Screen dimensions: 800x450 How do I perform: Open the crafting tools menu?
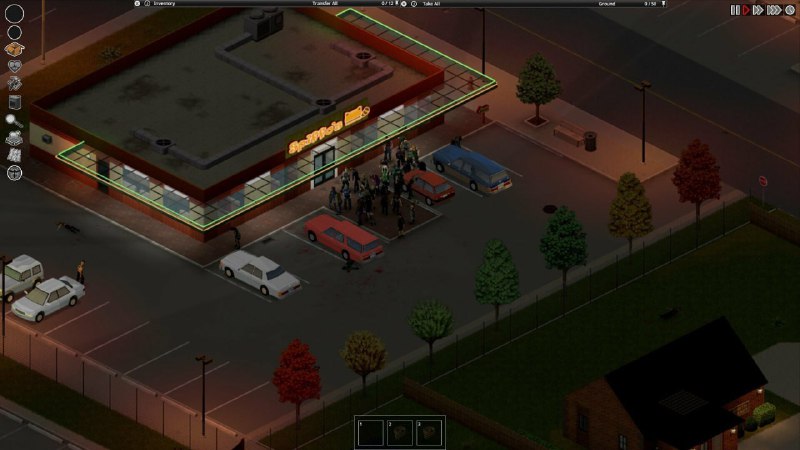tap(14, 84)
